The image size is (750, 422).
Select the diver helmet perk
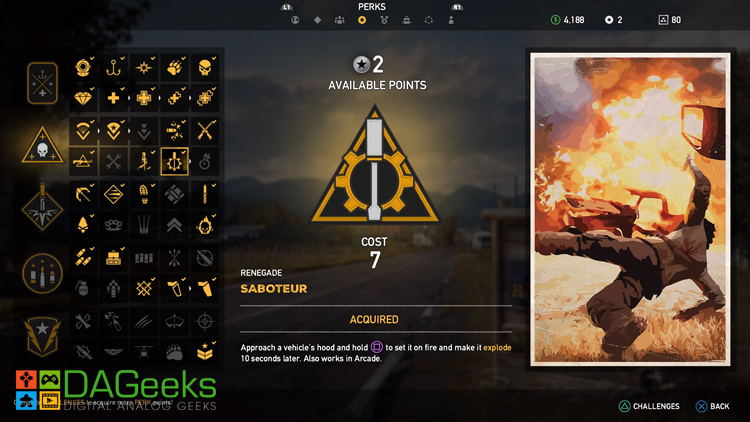coord(84,68)
